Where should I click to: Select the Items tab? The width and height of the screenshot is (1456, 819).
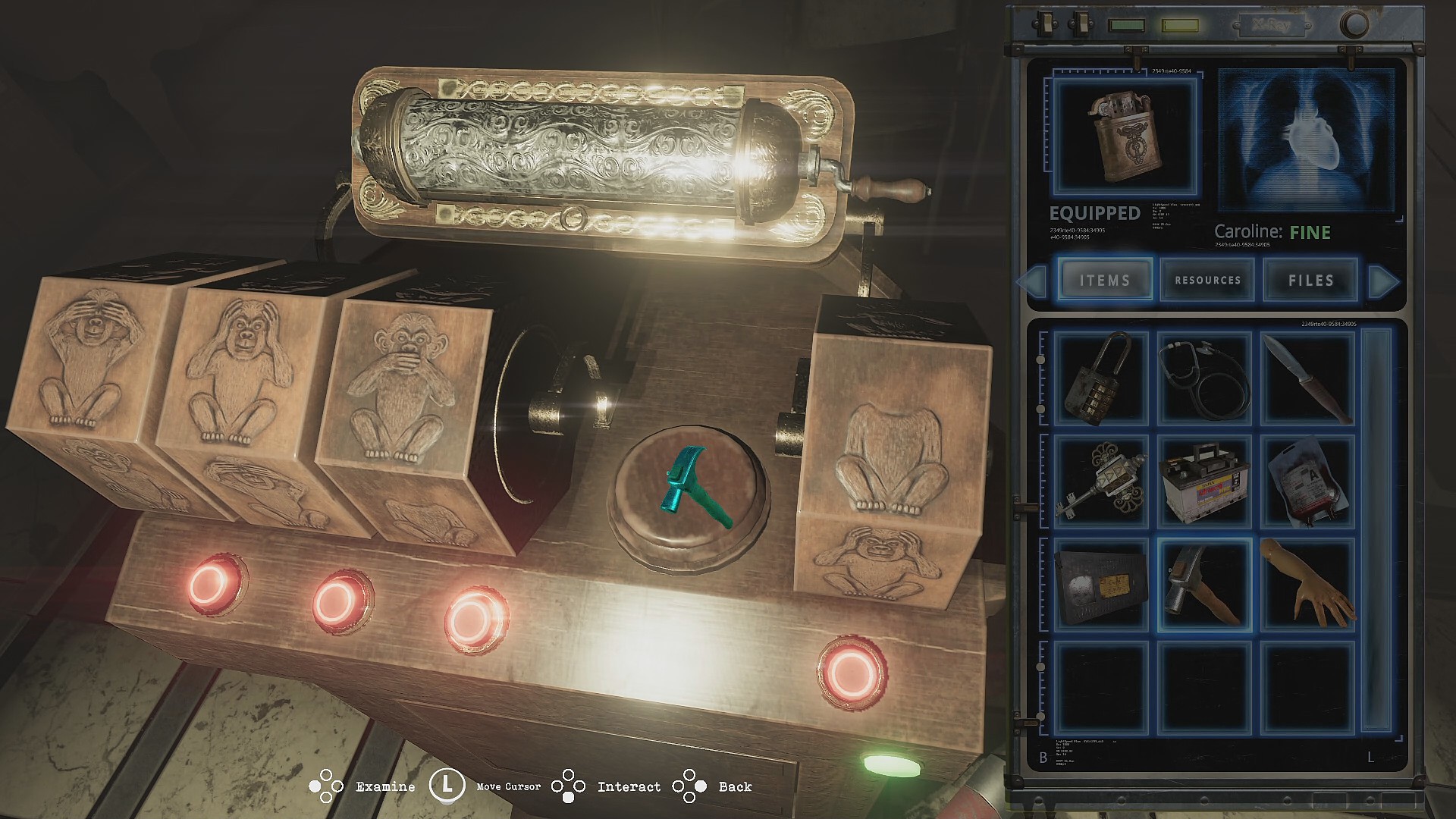point(1105,280)
